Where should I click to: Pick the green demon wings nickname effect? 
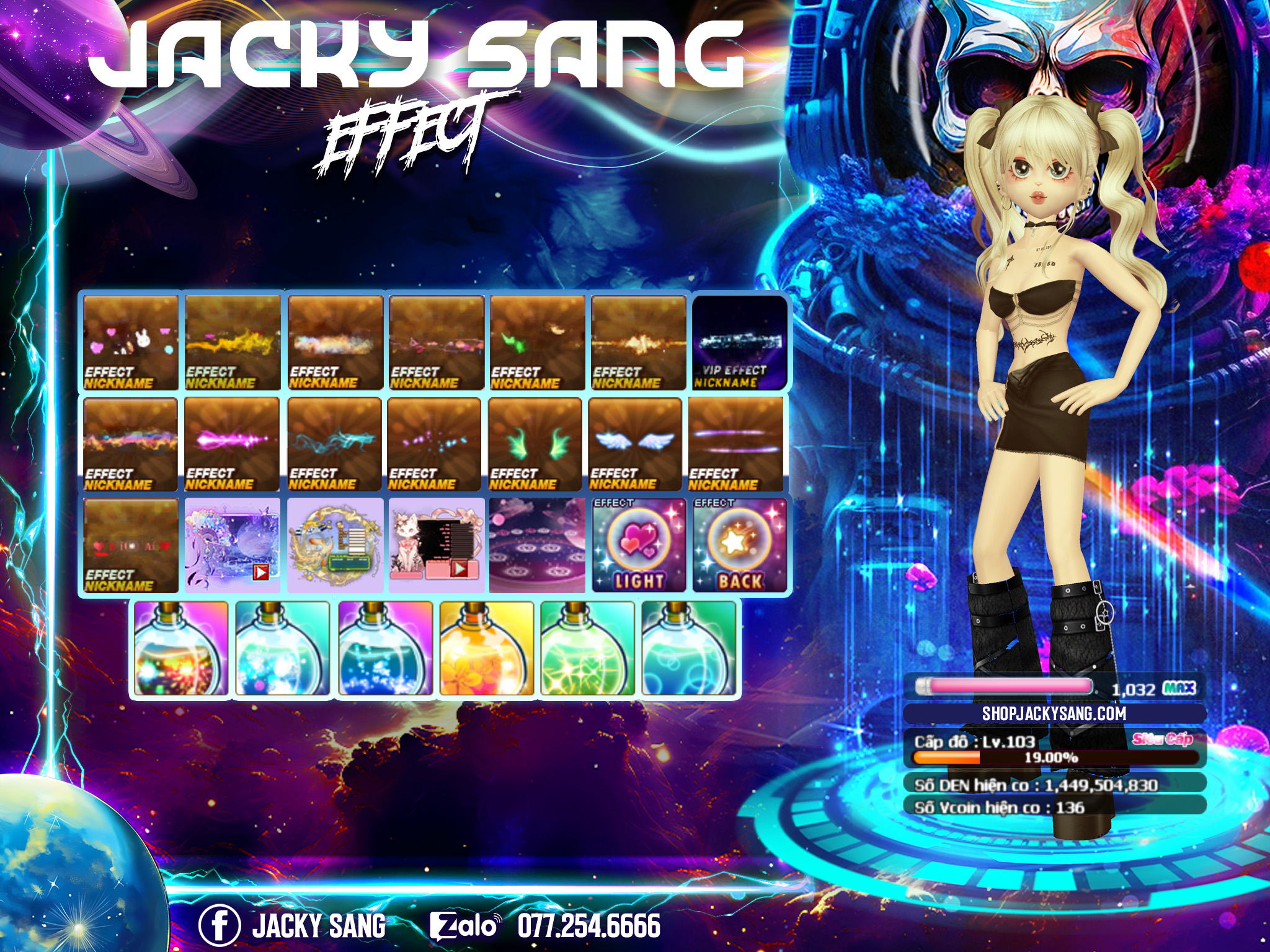[x=535, y=444]
